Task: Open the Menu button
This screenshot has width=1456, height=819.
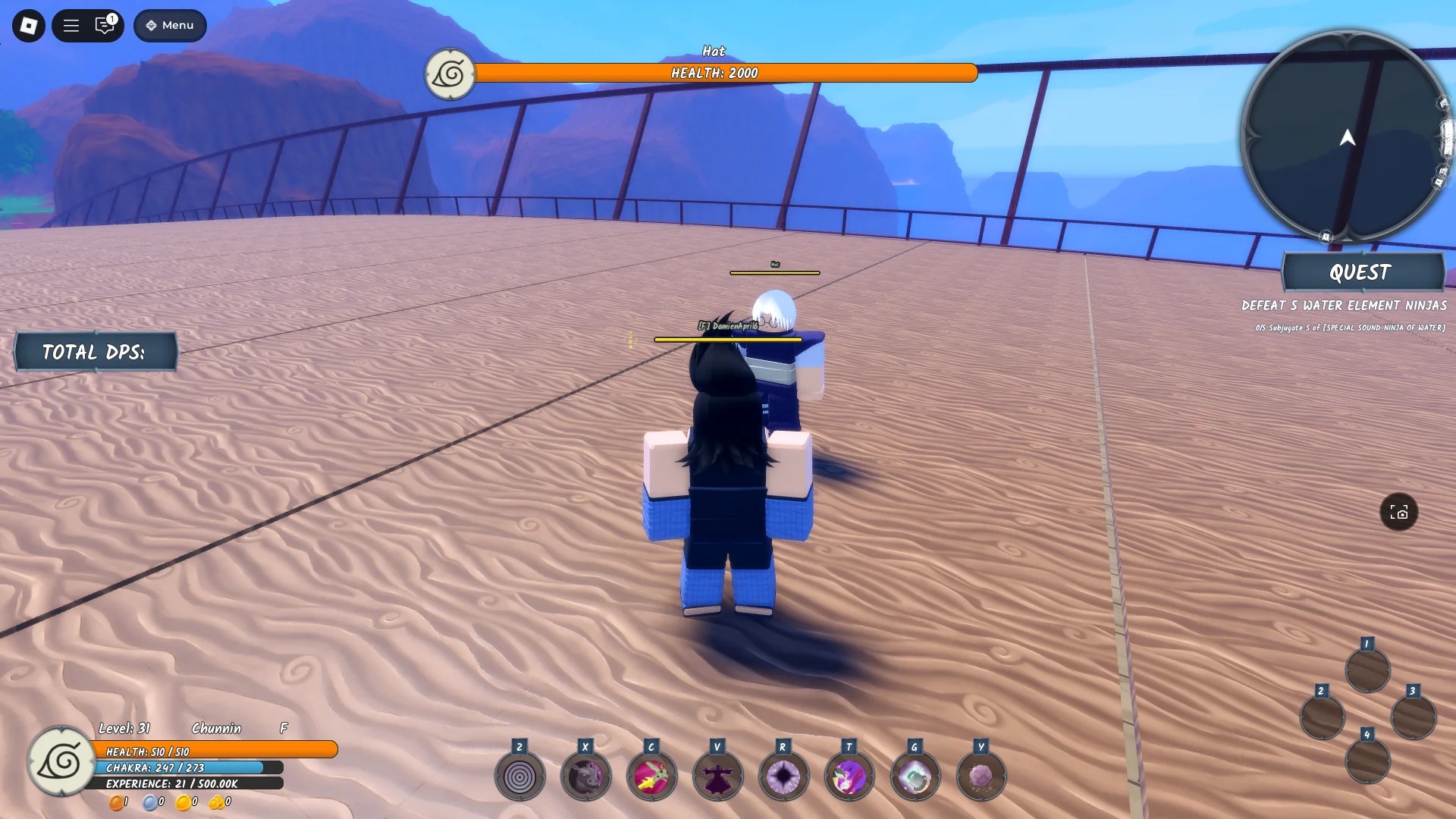Action: [x=169, y=25]
